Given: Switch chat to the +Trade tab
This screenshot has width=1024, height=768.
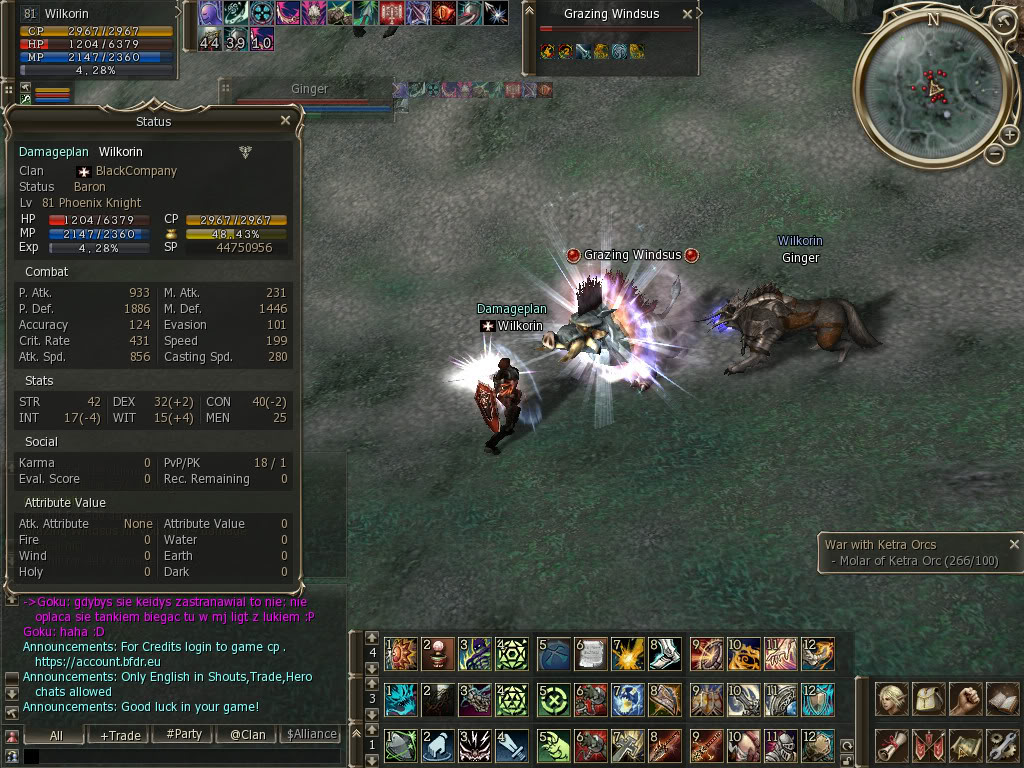Looking at the screenshot, I should click(120, 735).
